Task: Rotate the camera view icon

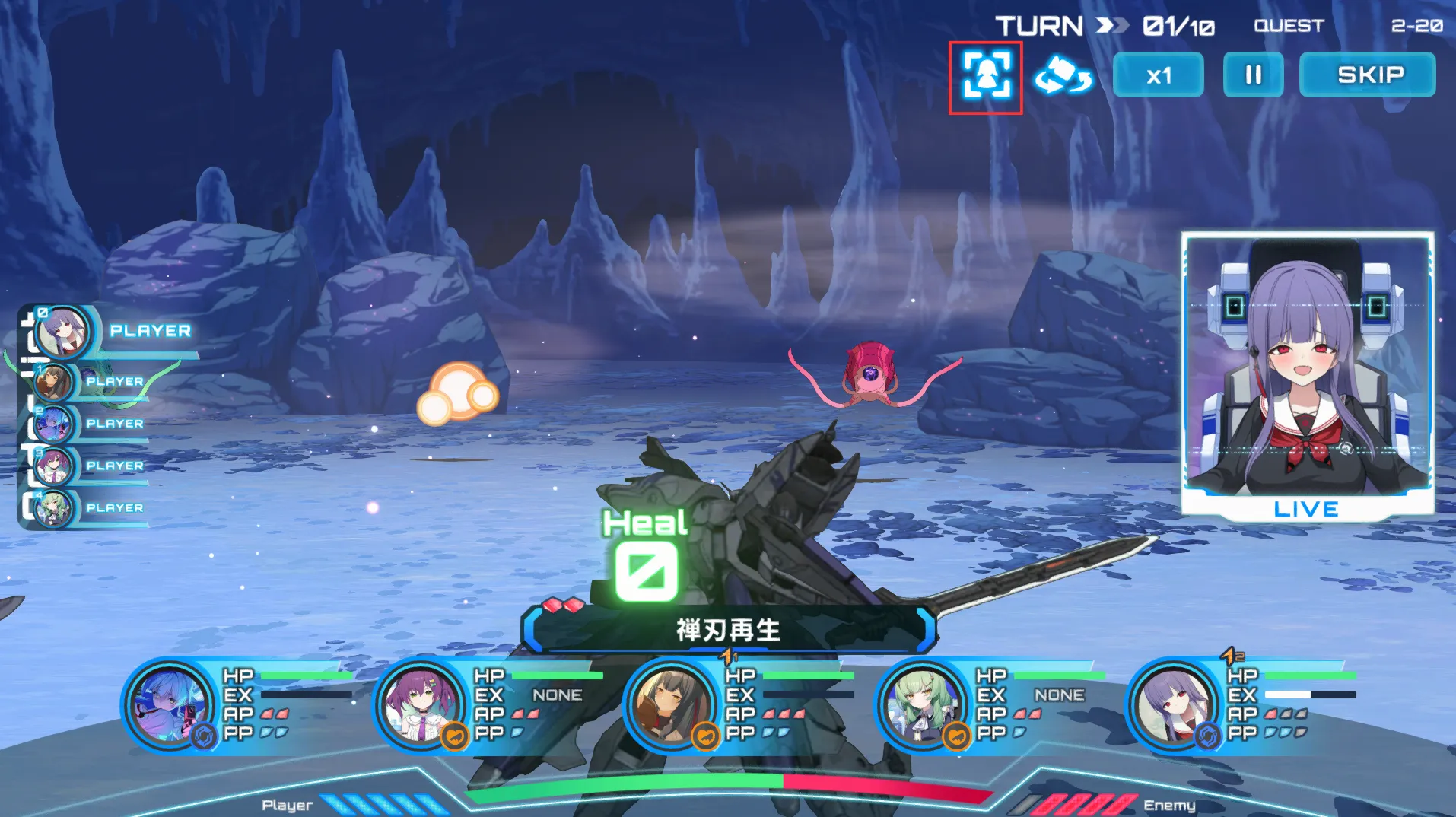Action: [x=1063, y=75]
